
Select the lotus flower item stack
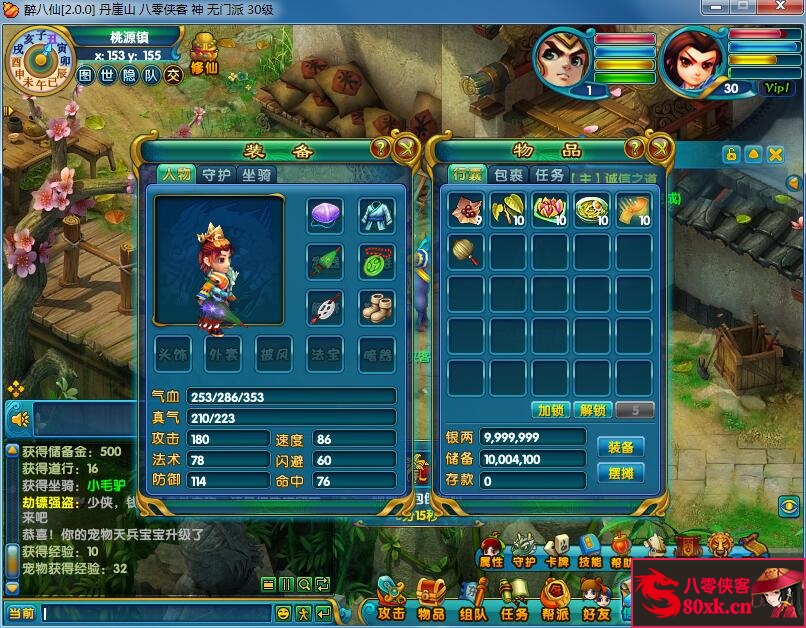pos(549,210)
